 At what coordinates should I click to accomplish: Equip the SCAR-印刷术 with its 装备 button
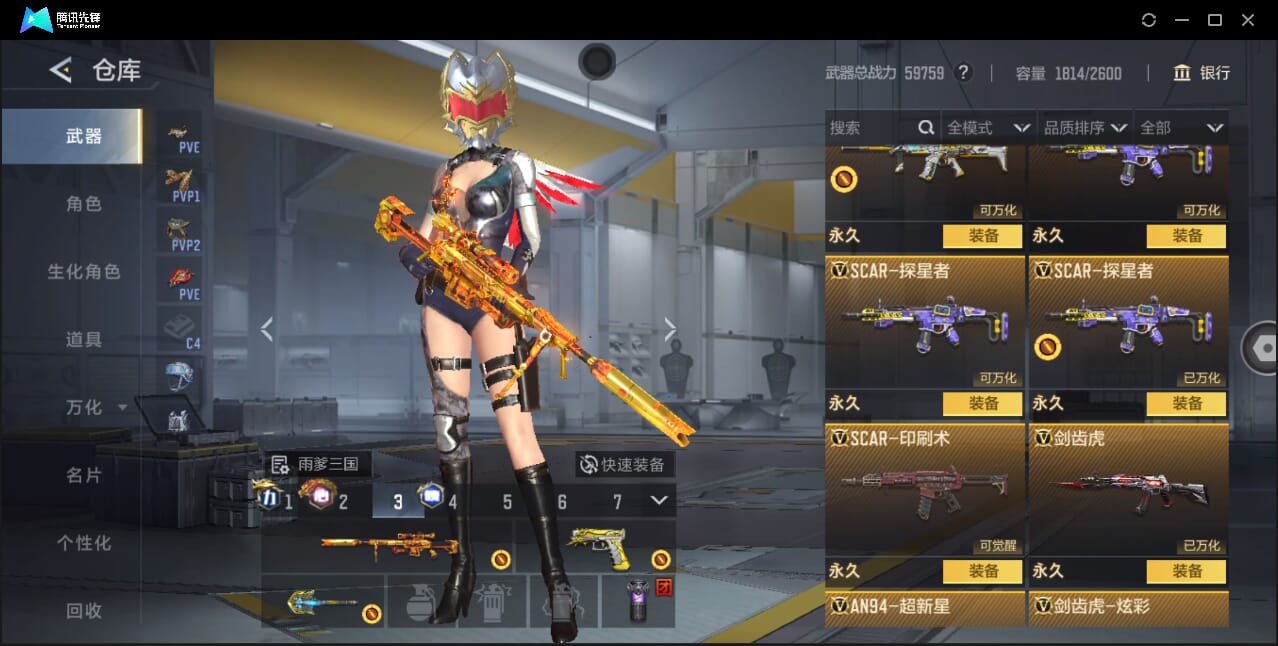click(982, 571)
